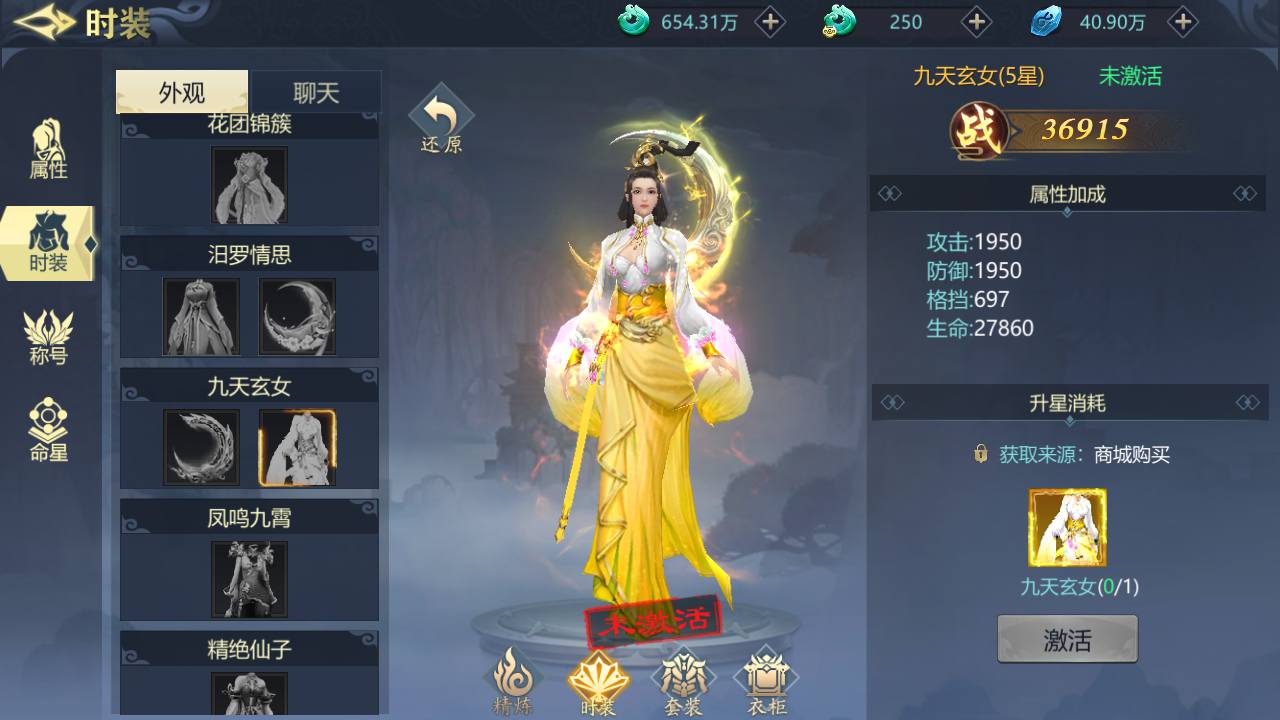Viewport: 1280px width, 720px height.
Task: Switch to the 聊天 tab
Action: coord(315,91)
